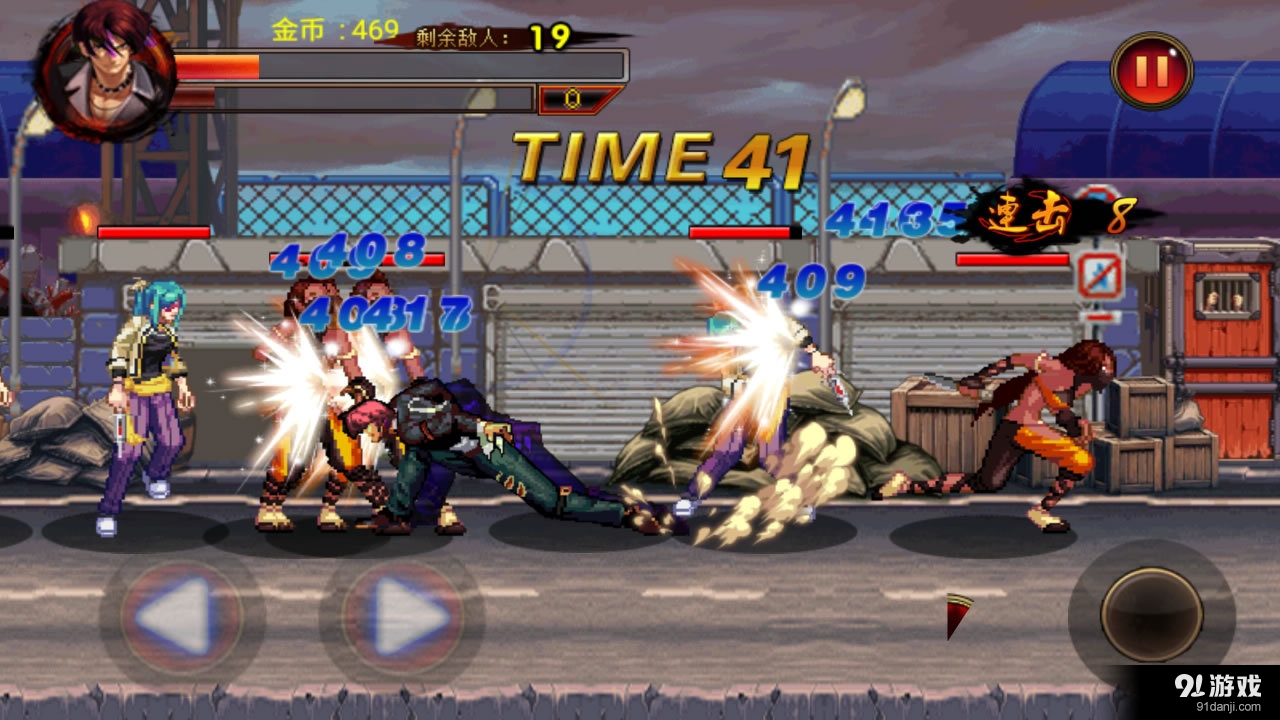Select the hexagonal 0 badge next to energy bar

[x=572, y=98]
